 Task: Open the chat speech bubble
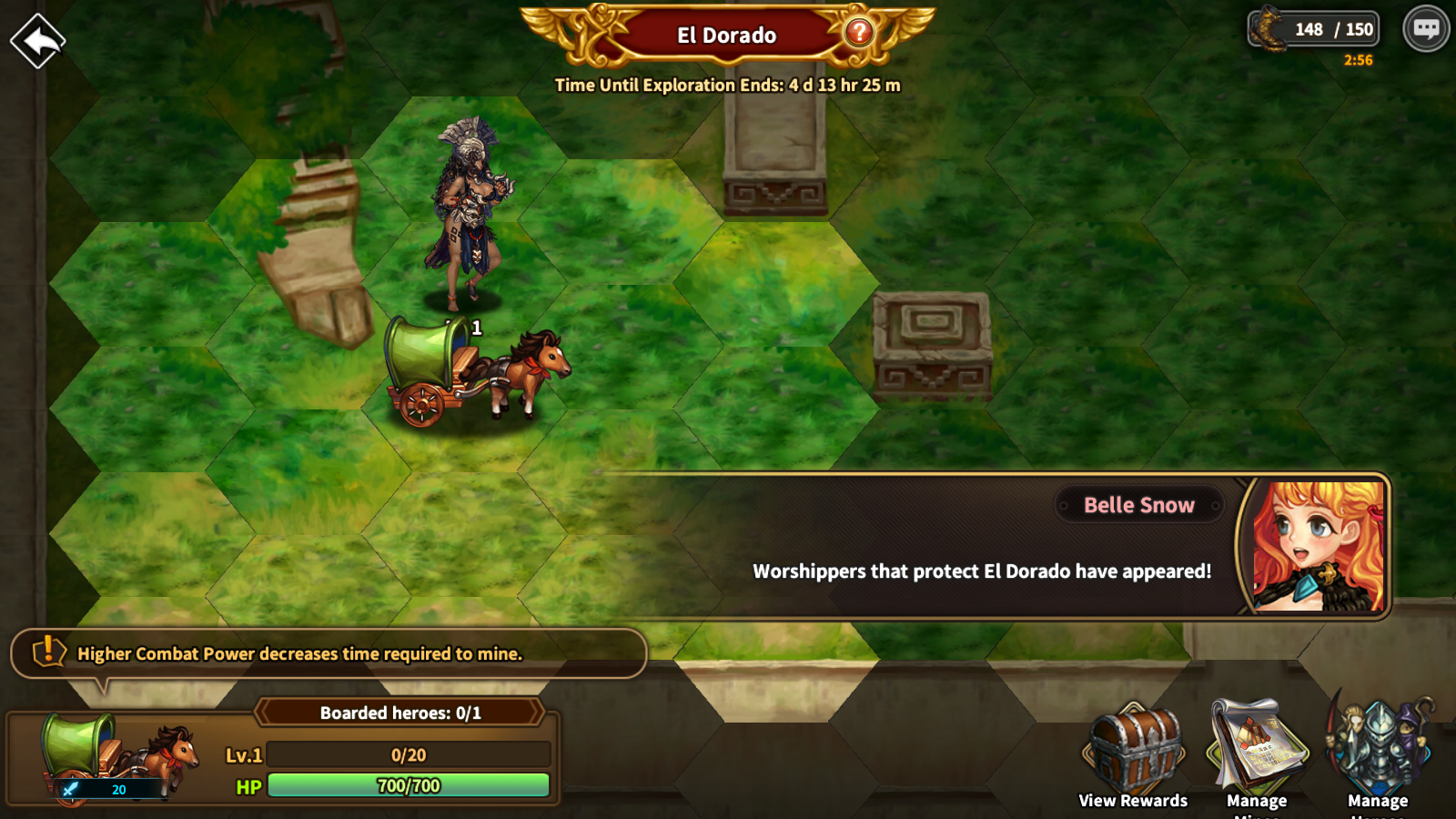point(1425,29)
